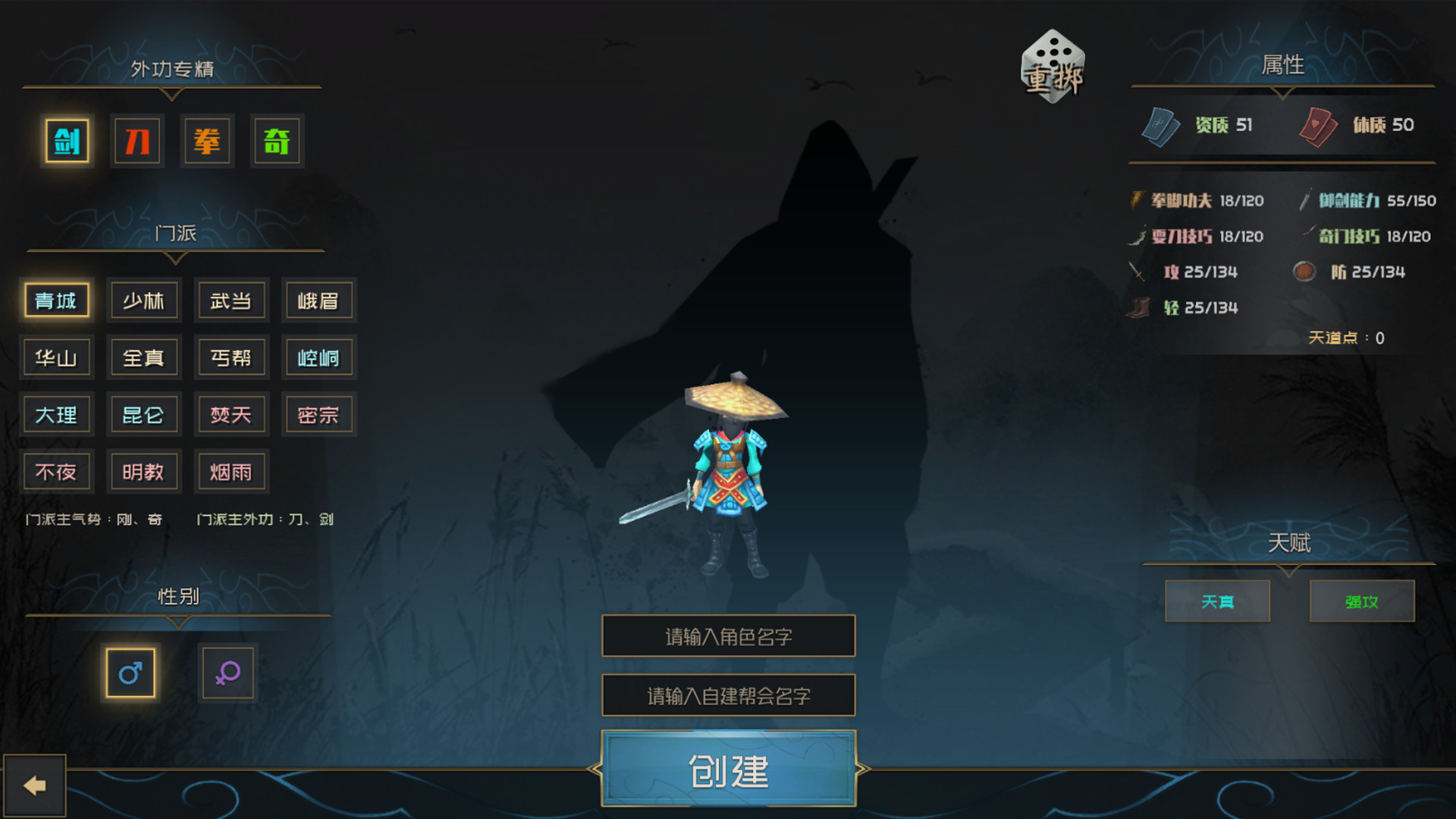Select the 刀 (blade) specialty icon
This screenshot has height=819, width=1456.
pos(137,141)
